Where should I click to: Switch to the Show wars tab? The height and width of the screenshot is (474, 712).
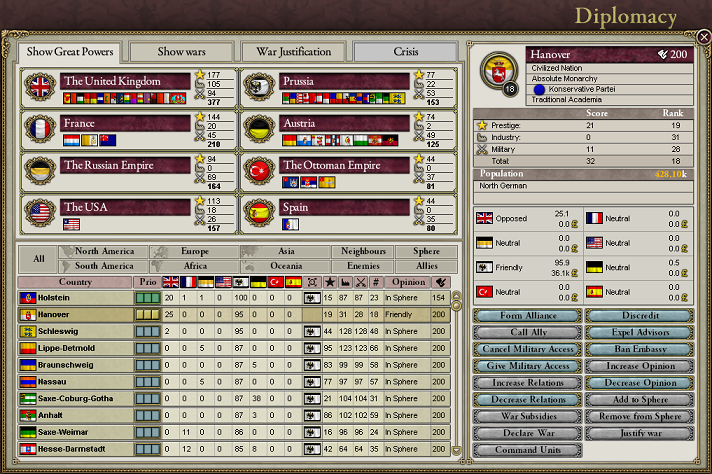pyautogui.click(x=180, y=51)
